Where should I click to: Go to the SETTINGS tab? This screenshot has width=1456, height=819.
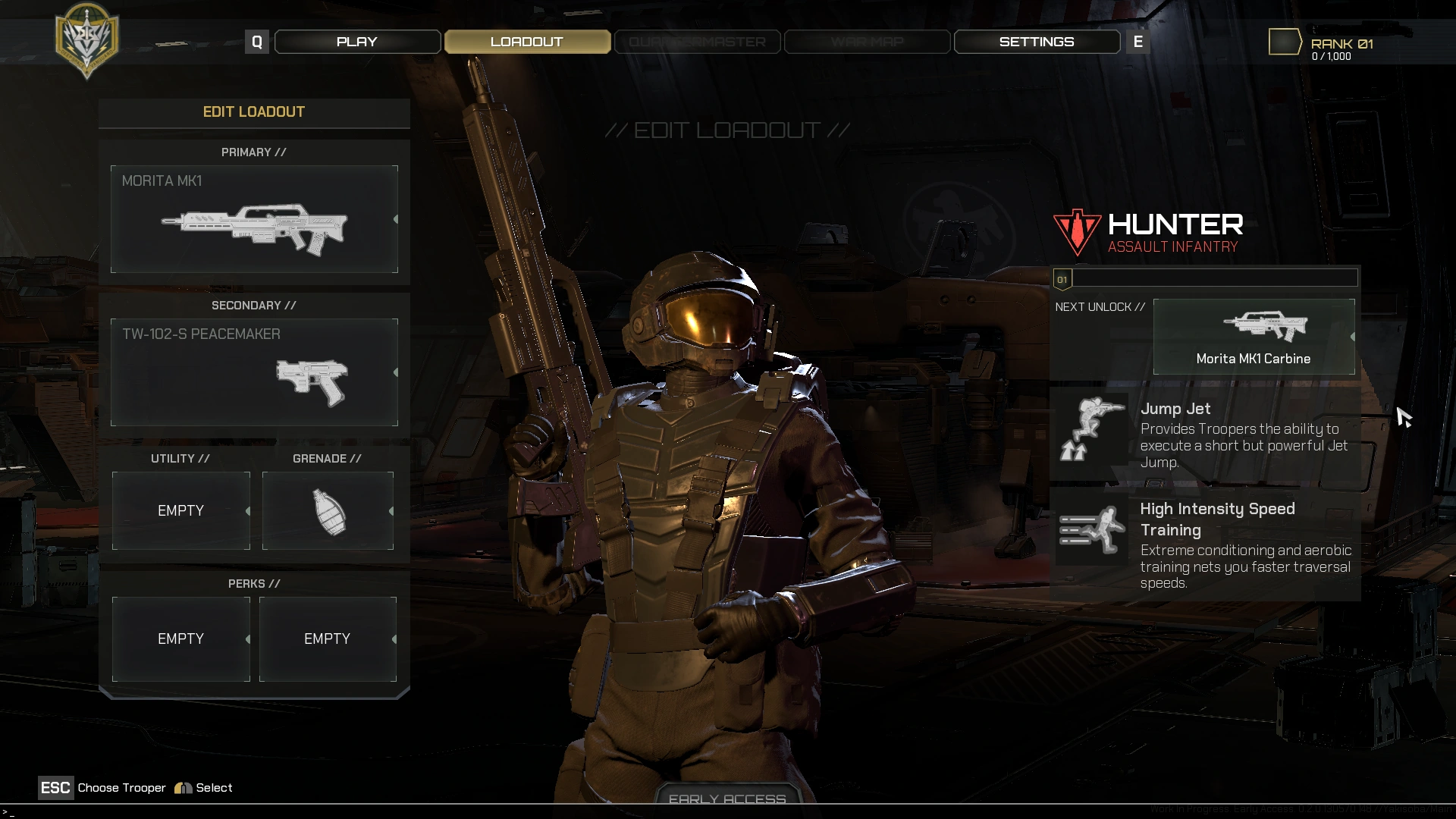tap(1037, 42)
